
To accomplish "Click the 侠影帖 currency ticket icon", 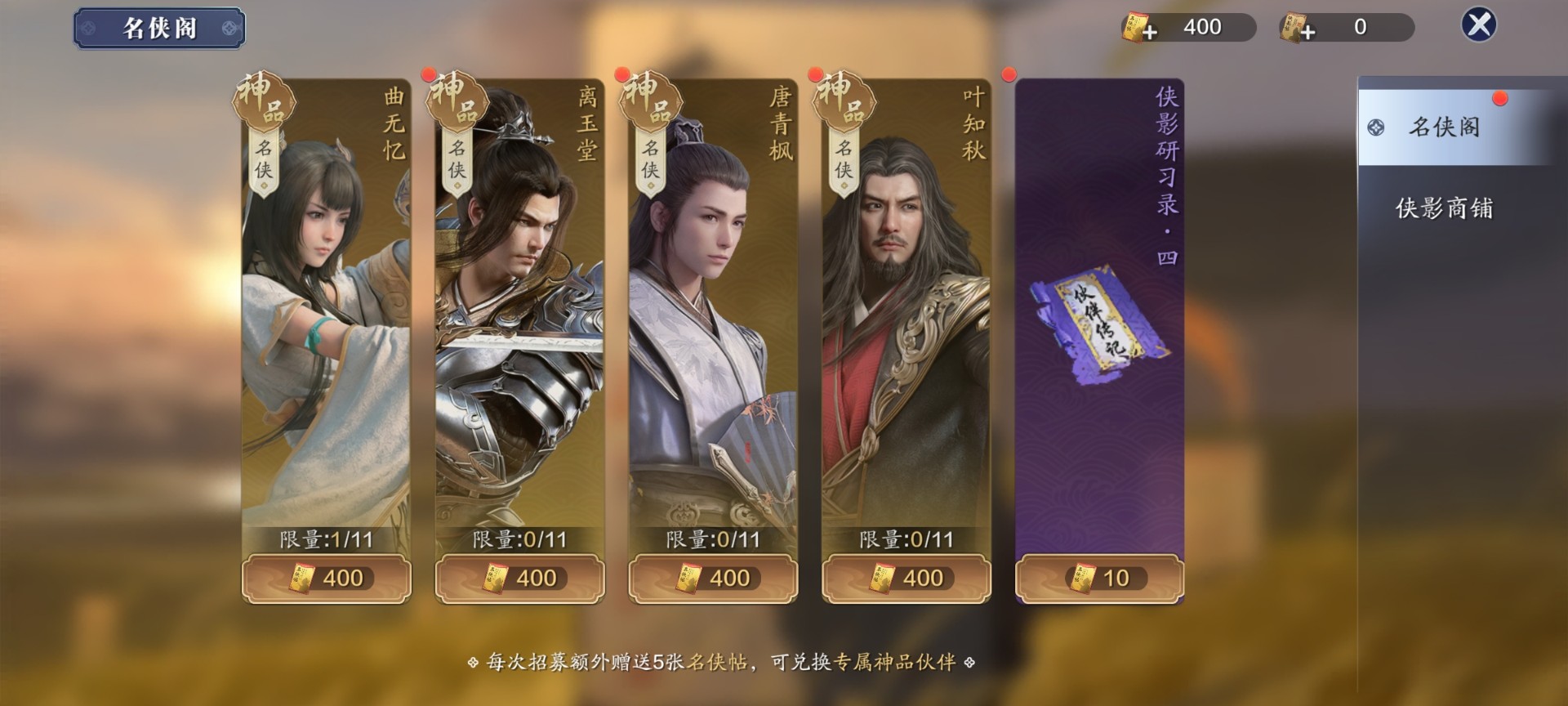I will [x=1294, y=27].
